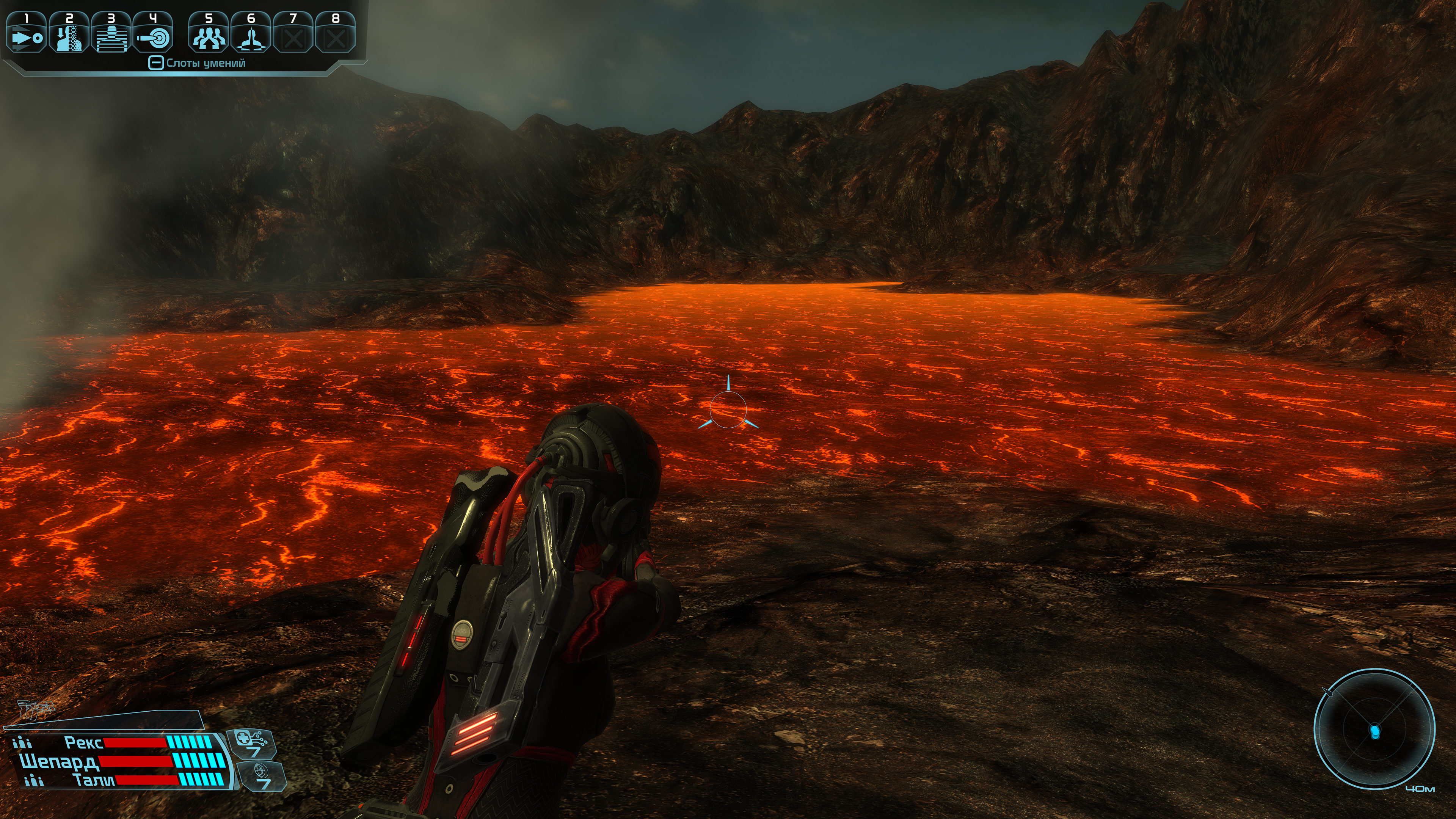
Task: Collapse the «Слоты умений» ability bar
Action: [155, 63]
